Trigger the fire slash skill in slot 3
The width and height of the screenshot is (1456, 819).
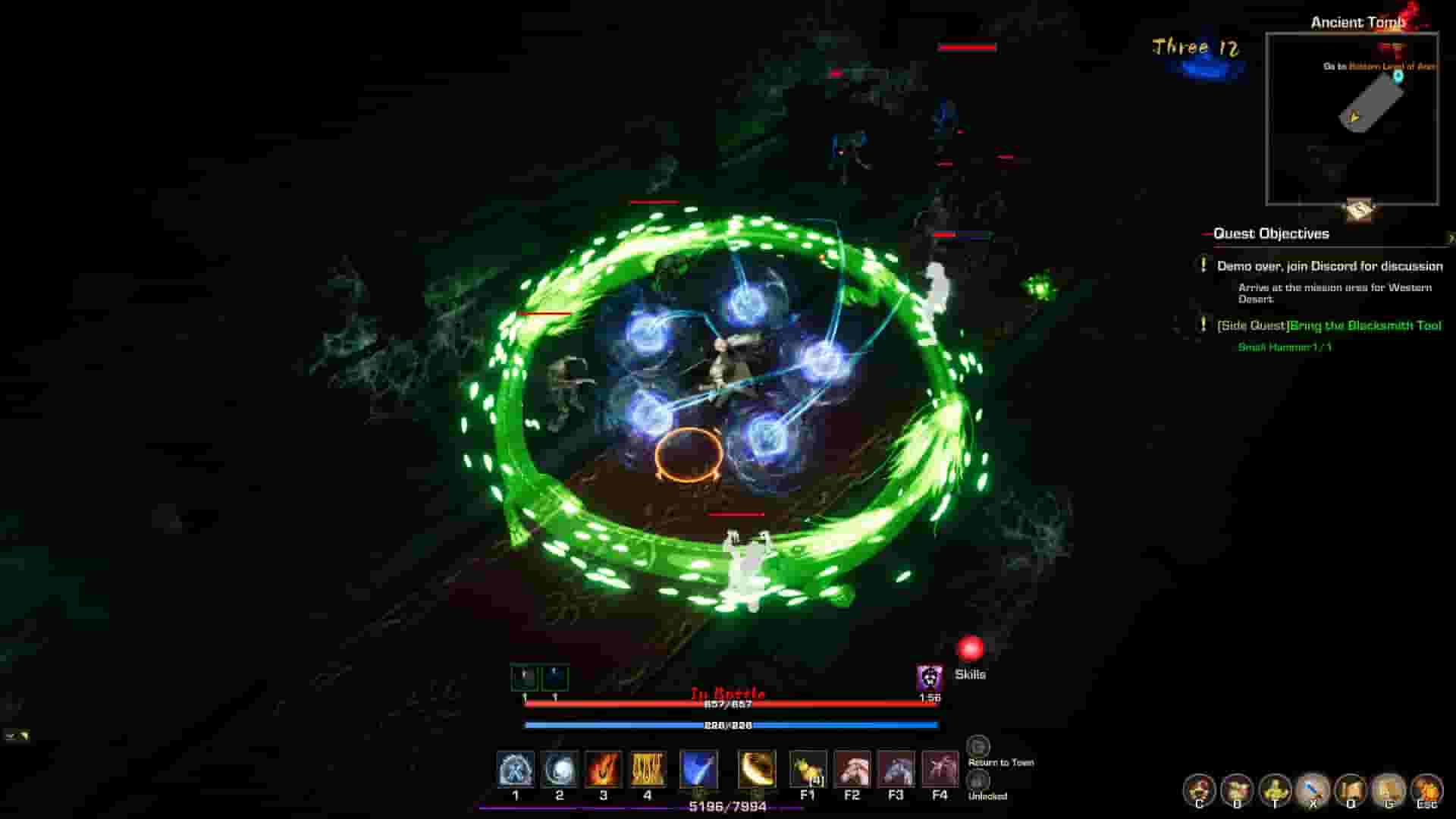click(603, 770)
